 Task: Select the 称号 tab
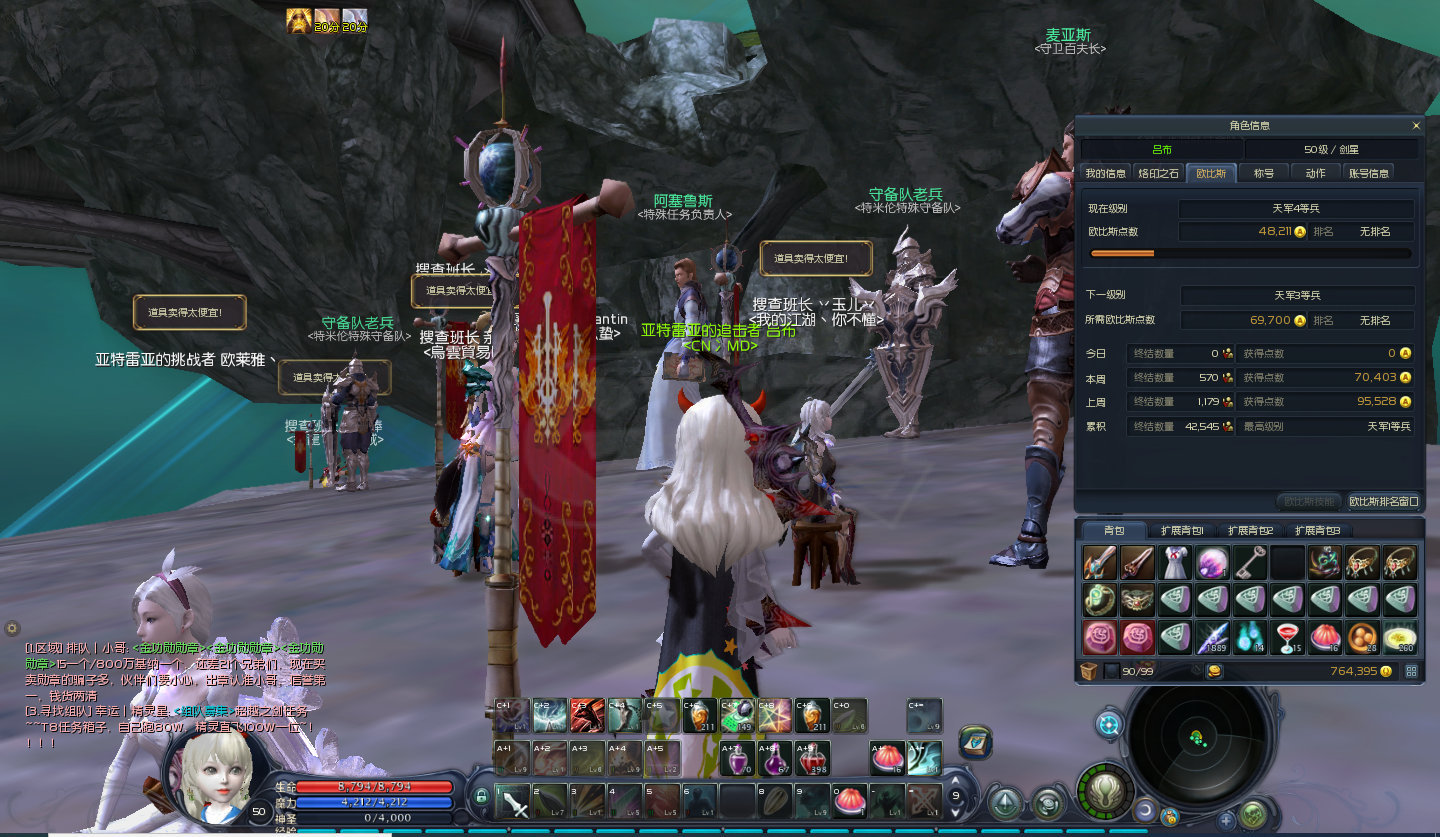pyautogui.click(x=1264, y=173)
